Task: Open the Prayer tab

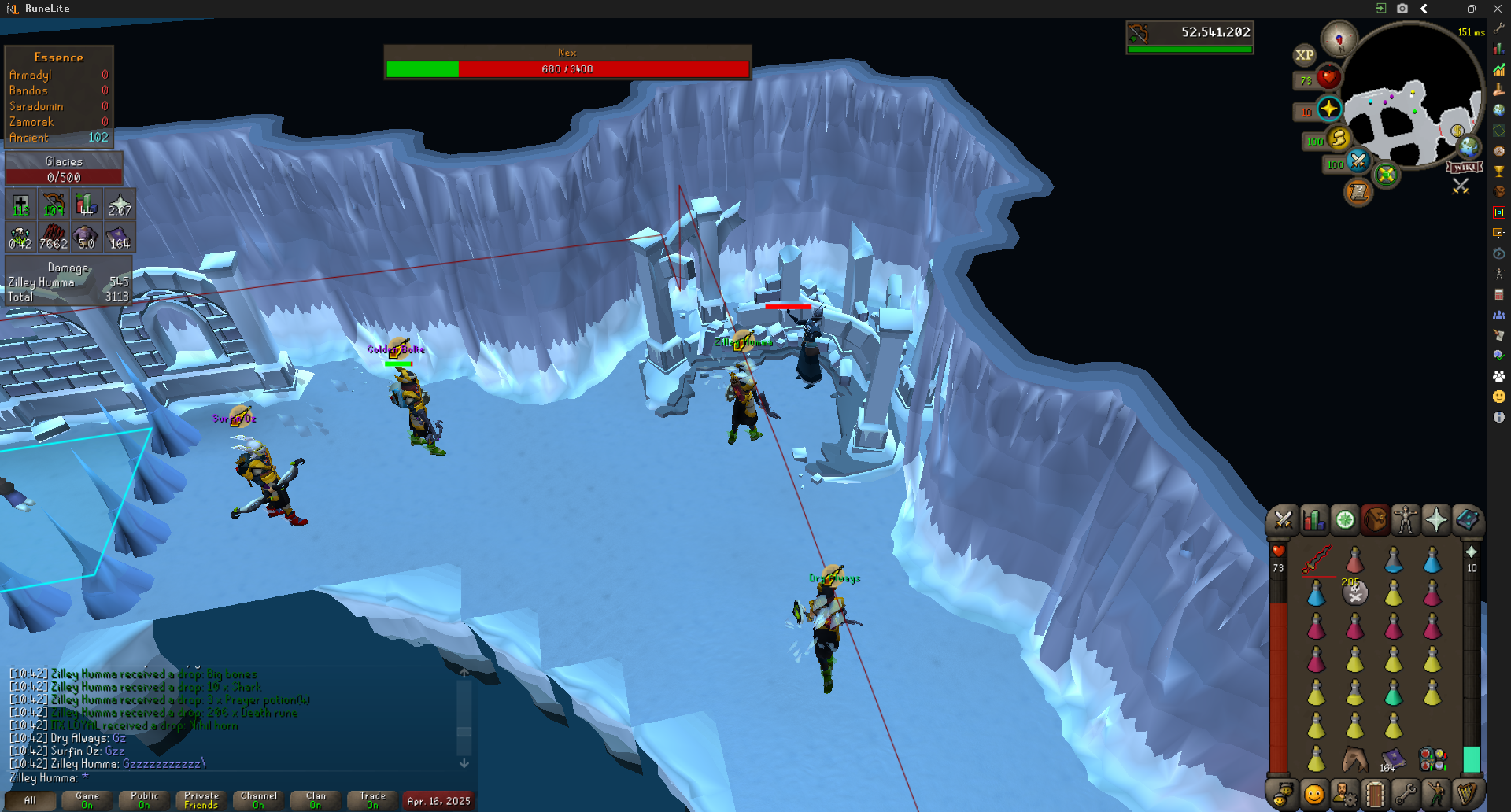Action: (1436, 520)
